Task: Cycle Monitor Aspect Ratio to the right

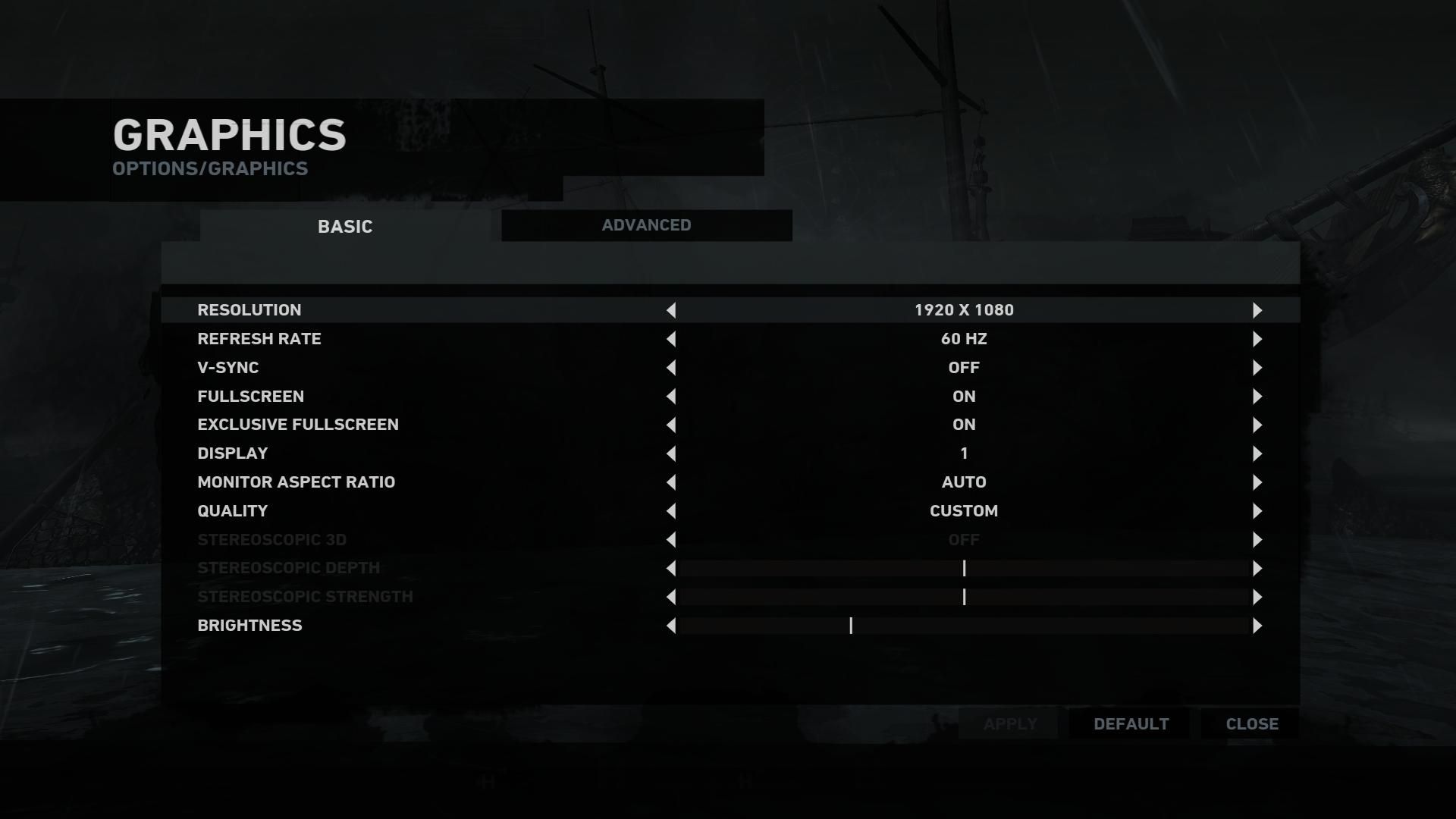Action: pos(1257,482)
